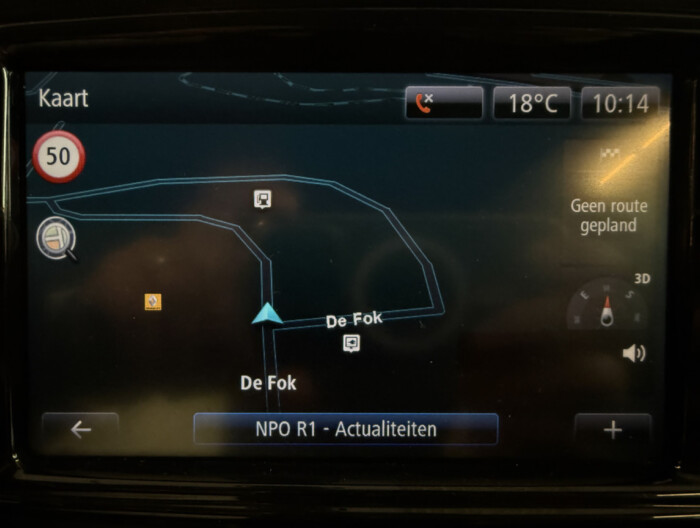
Task: Select the NPO R1 - Actualiteiten radio bar
Action: coord(345,429)
